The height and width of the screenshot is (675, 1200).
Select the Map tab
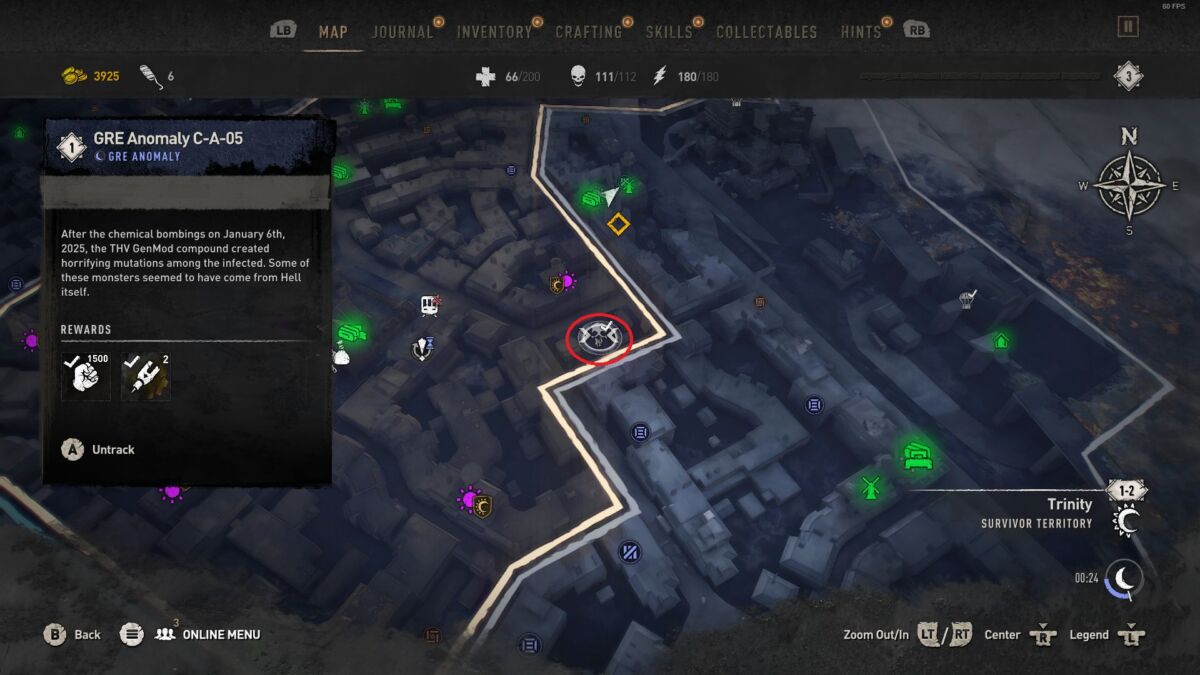(x=333, y=32)
